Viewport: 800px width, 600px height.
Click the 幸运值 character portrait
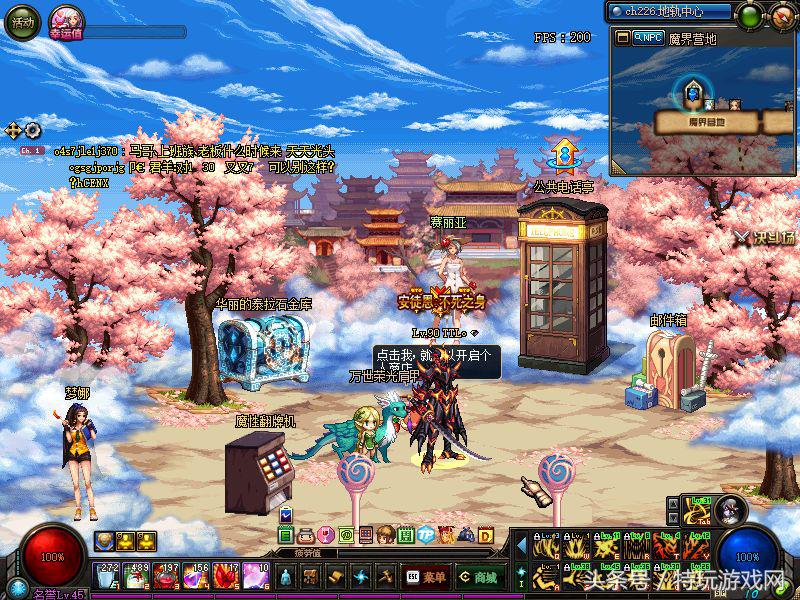(65, 18)
